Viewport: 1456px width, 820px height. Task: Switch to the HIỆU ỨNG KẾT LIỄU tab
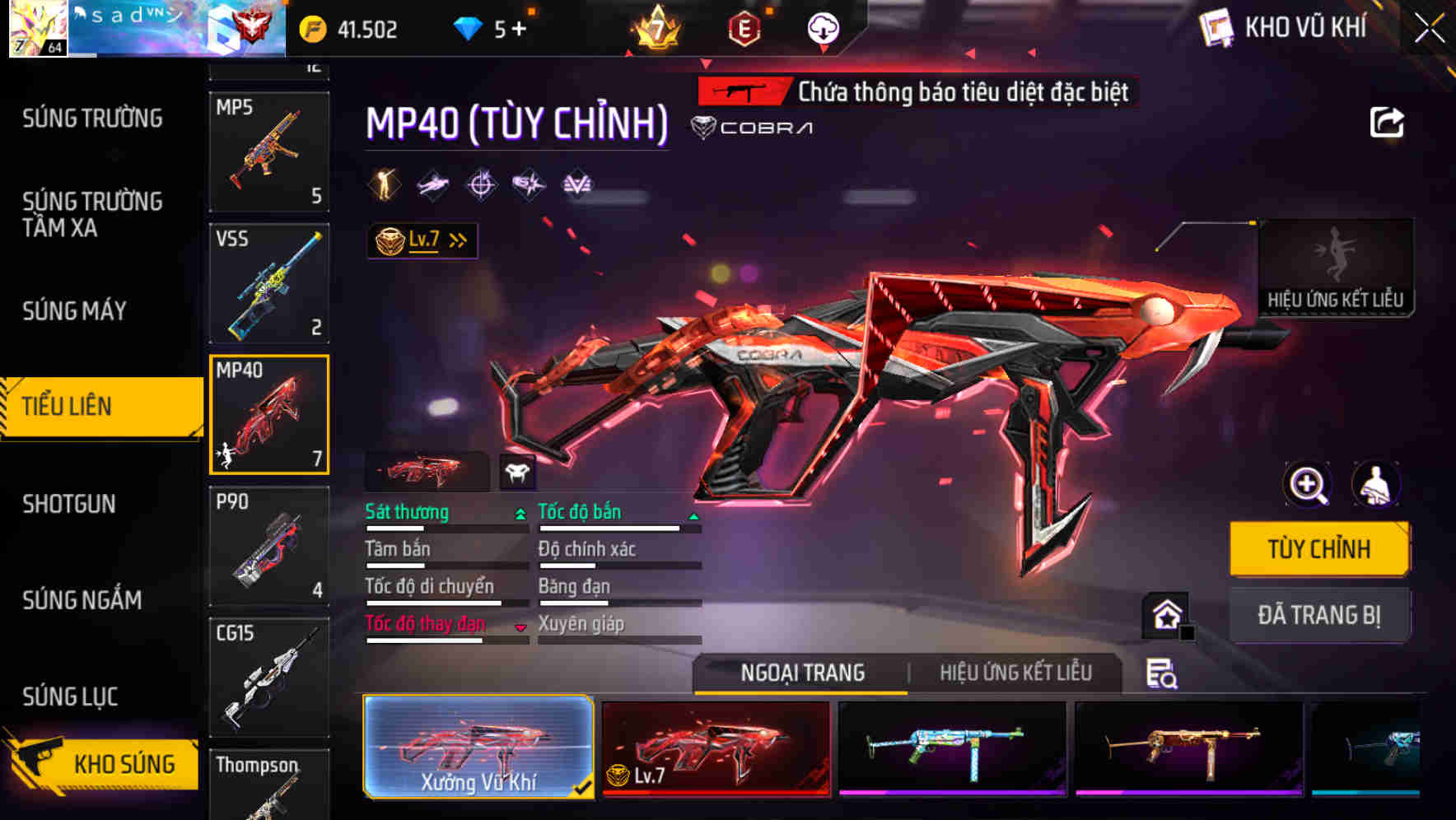pyautogui.click(x=1015, y=673)
